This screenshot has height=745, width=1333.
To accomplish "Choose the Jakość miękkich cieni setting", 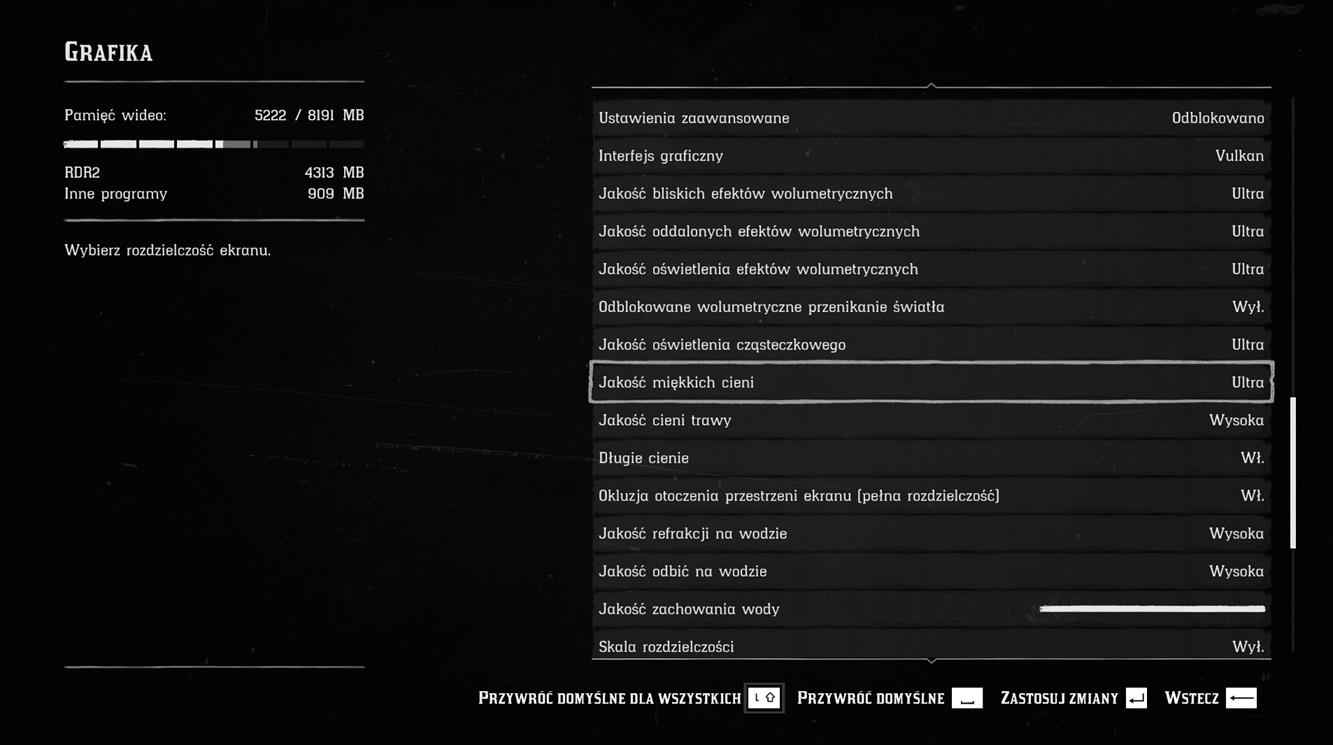I will (x=931, y=383).
